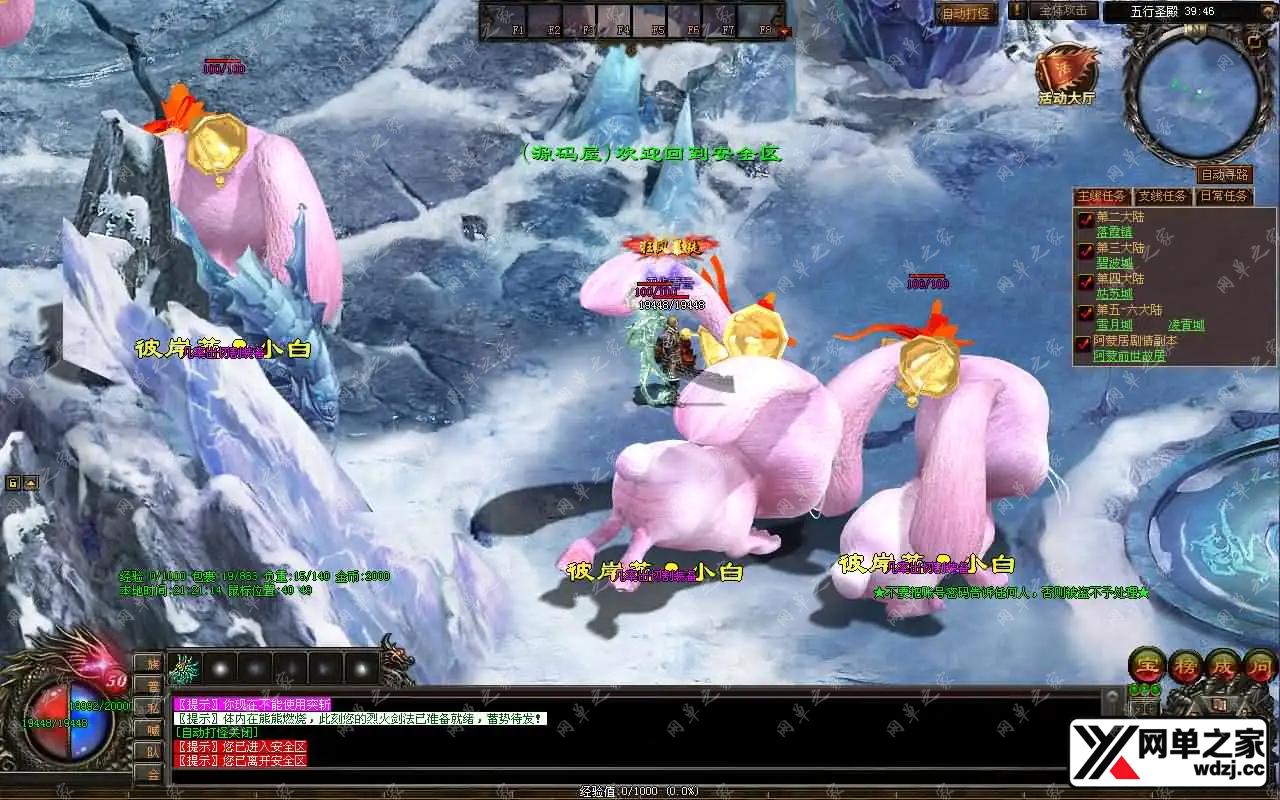Open the round 宝 menu button
This screenshot has width=1280, height=800.
tap(1145, 665)
